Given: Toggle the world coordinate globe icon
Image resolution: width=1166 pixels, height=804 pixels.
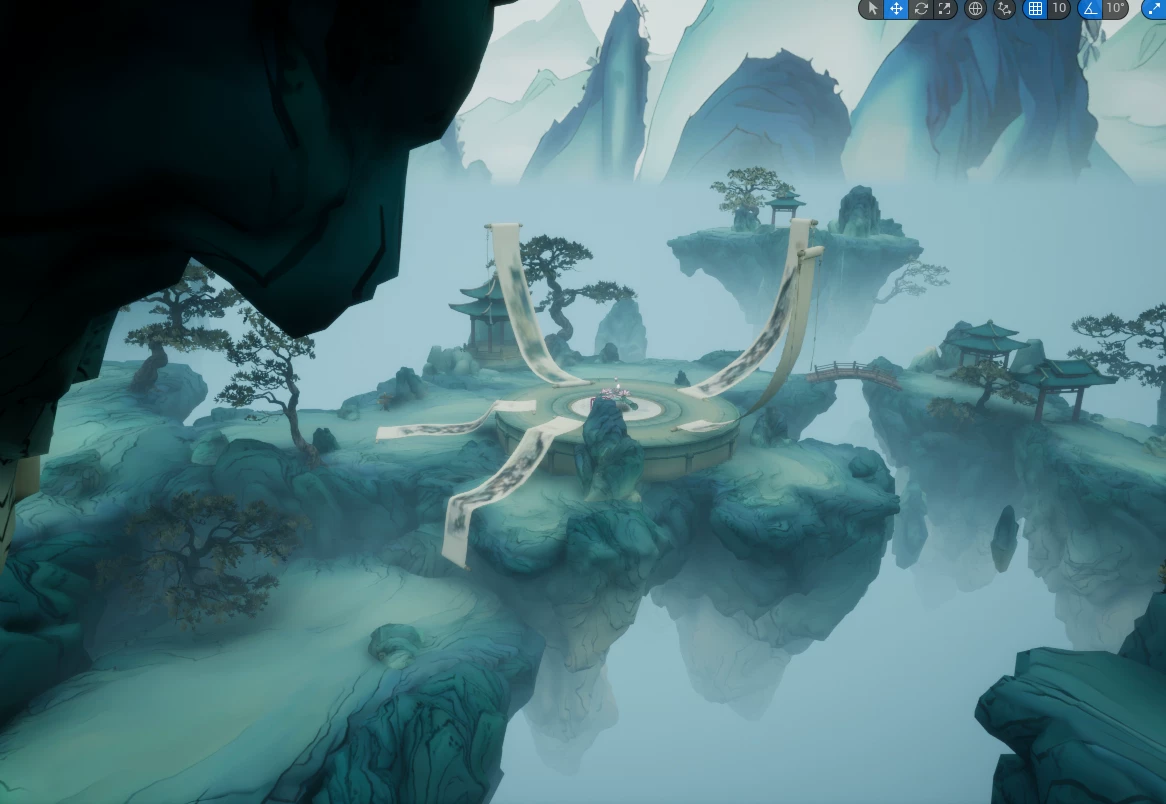Looking at the screenshot, I should tap(976, 9).
